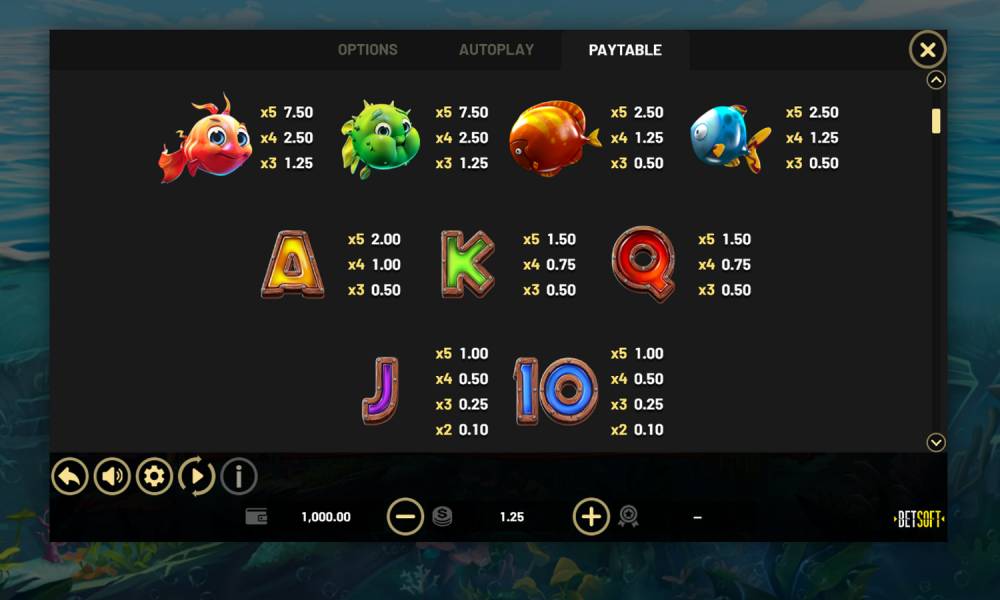Toggle the sound speaker button
Image resolution: width=1000 pixels, height=600 pixels.
click(x=112, y=476)
